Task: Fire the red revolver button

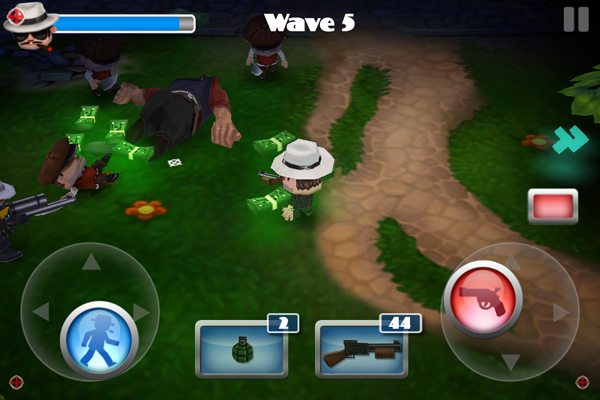Action: (x=483, y=299)
